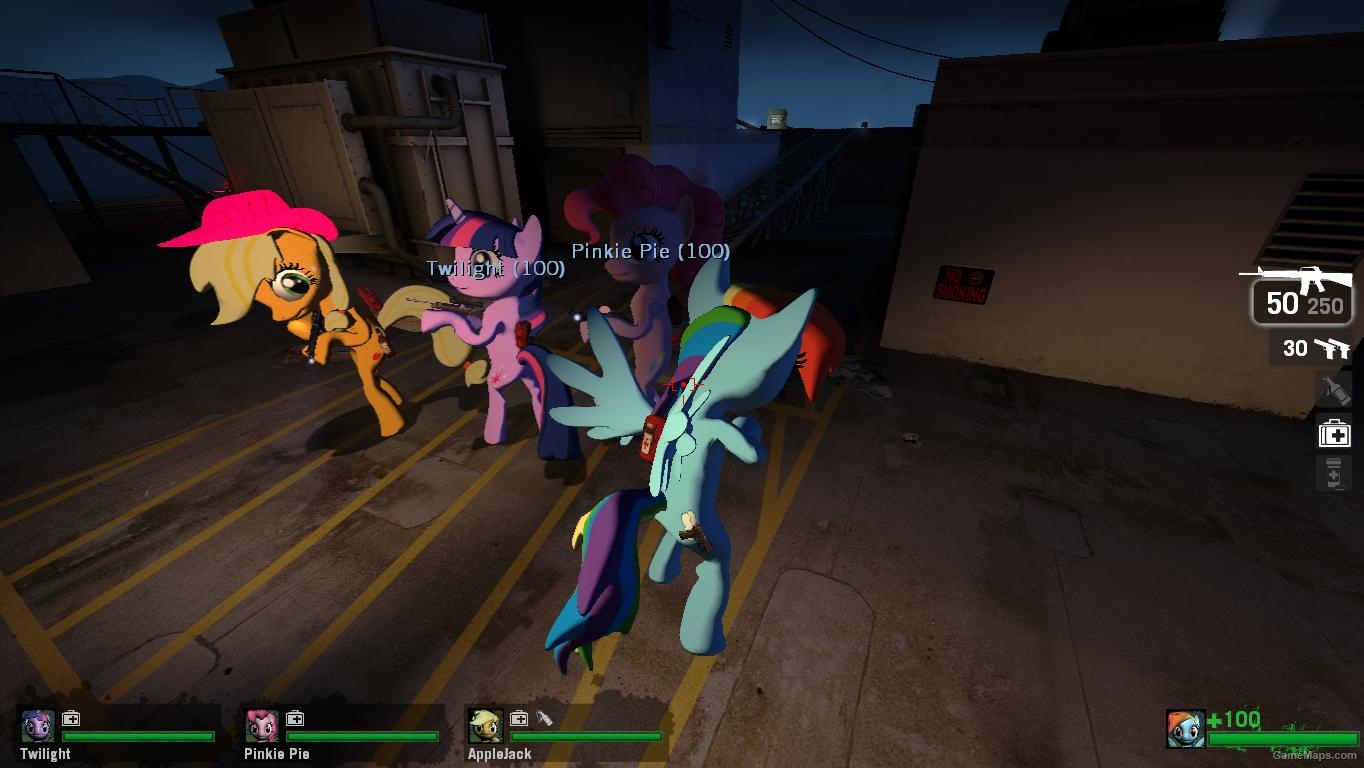Click the medkit icon next to Pinkie Pie
Viewport: 1364px width, 768px height.
click(294, 717)
